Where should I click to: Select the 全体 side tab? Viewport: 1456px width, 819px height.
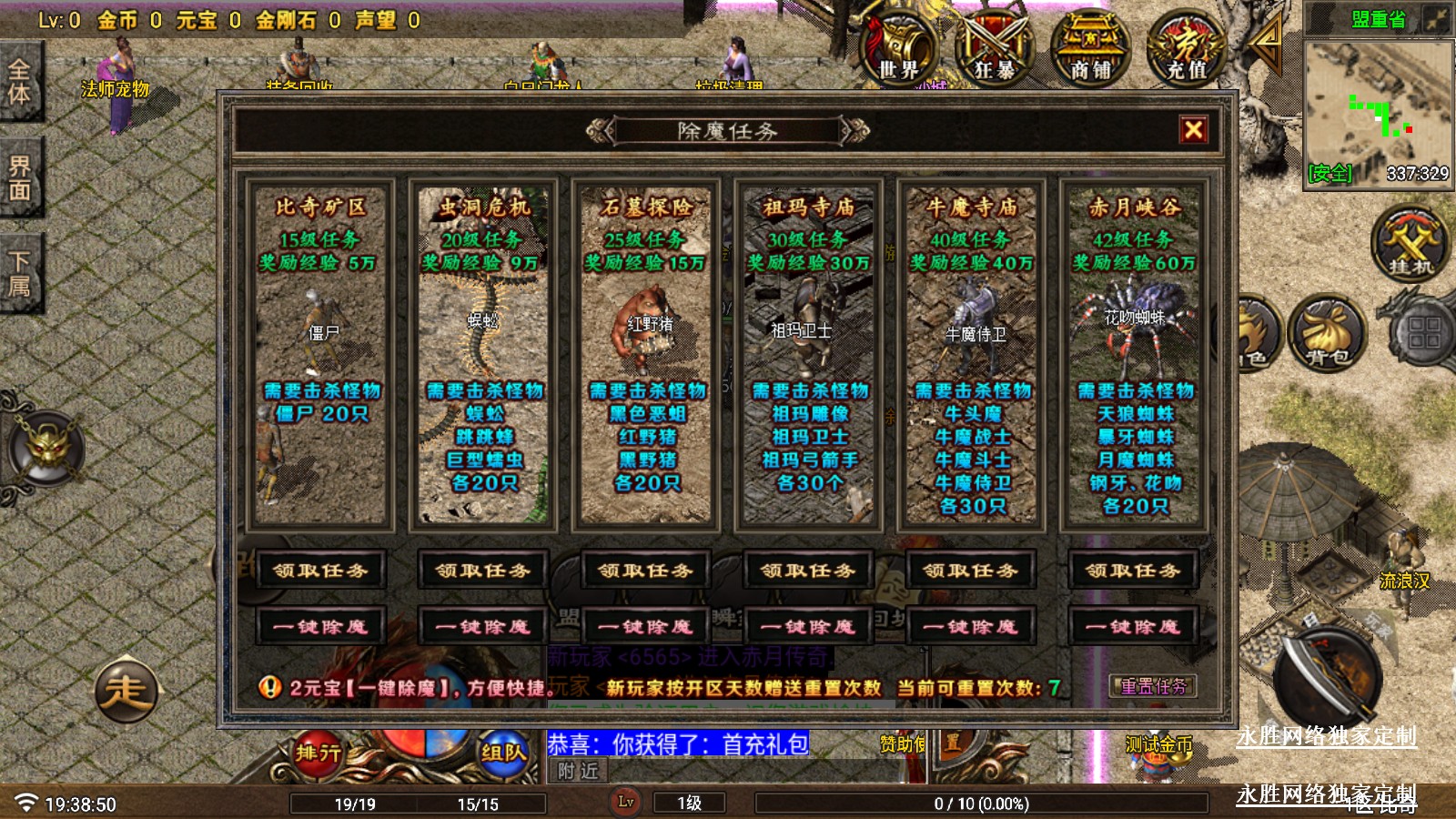point(19,82)
